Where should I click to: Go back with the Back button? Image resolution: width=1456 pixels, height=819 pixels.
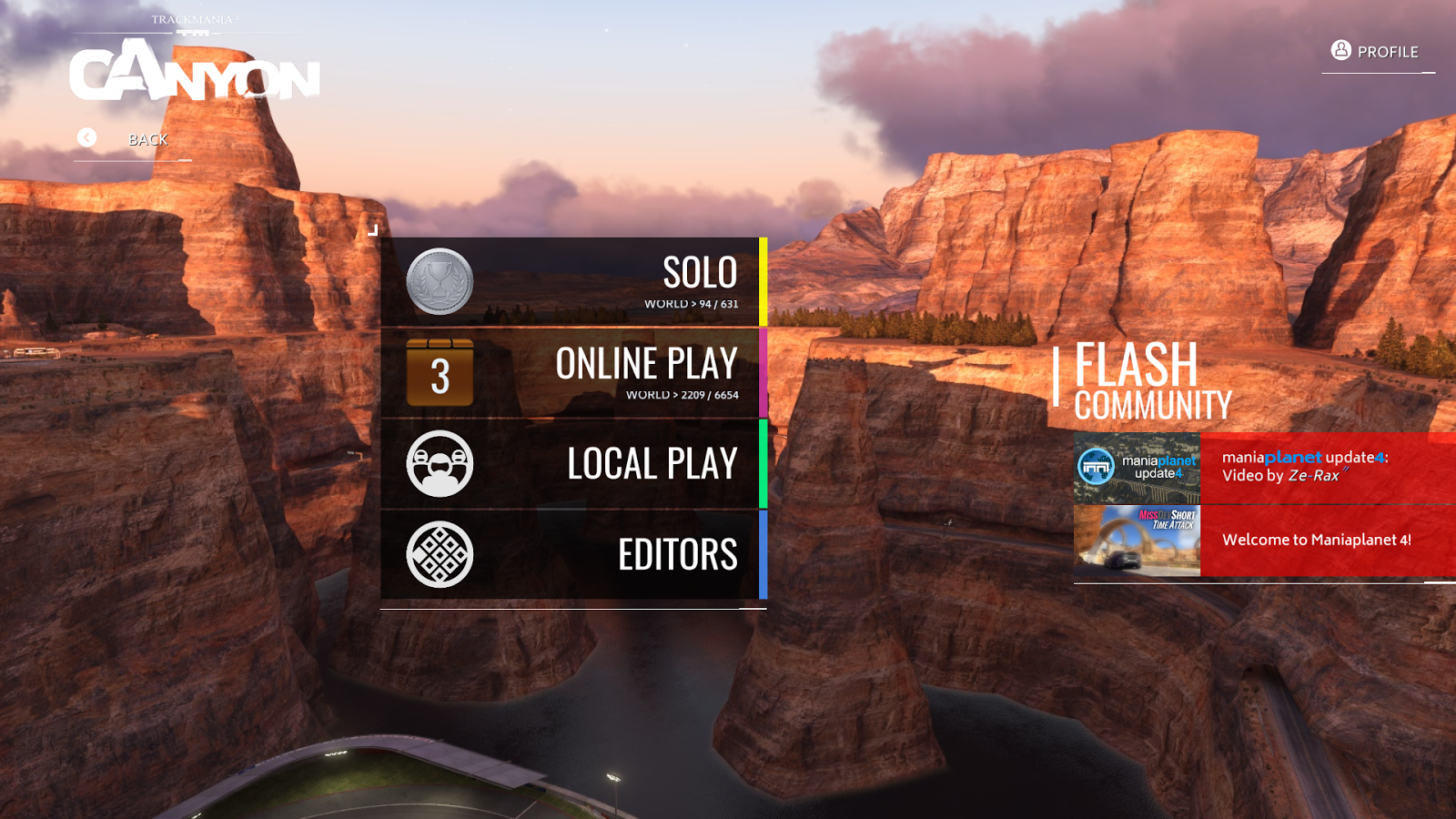(132, 139)
